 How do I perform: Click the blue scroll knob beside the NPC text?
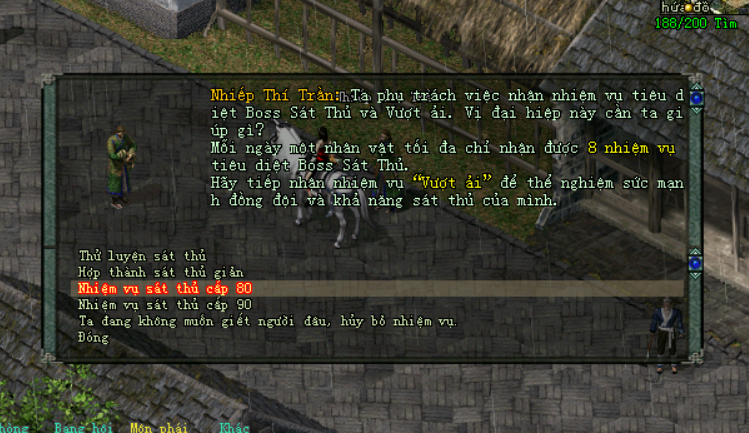[696, 98]
